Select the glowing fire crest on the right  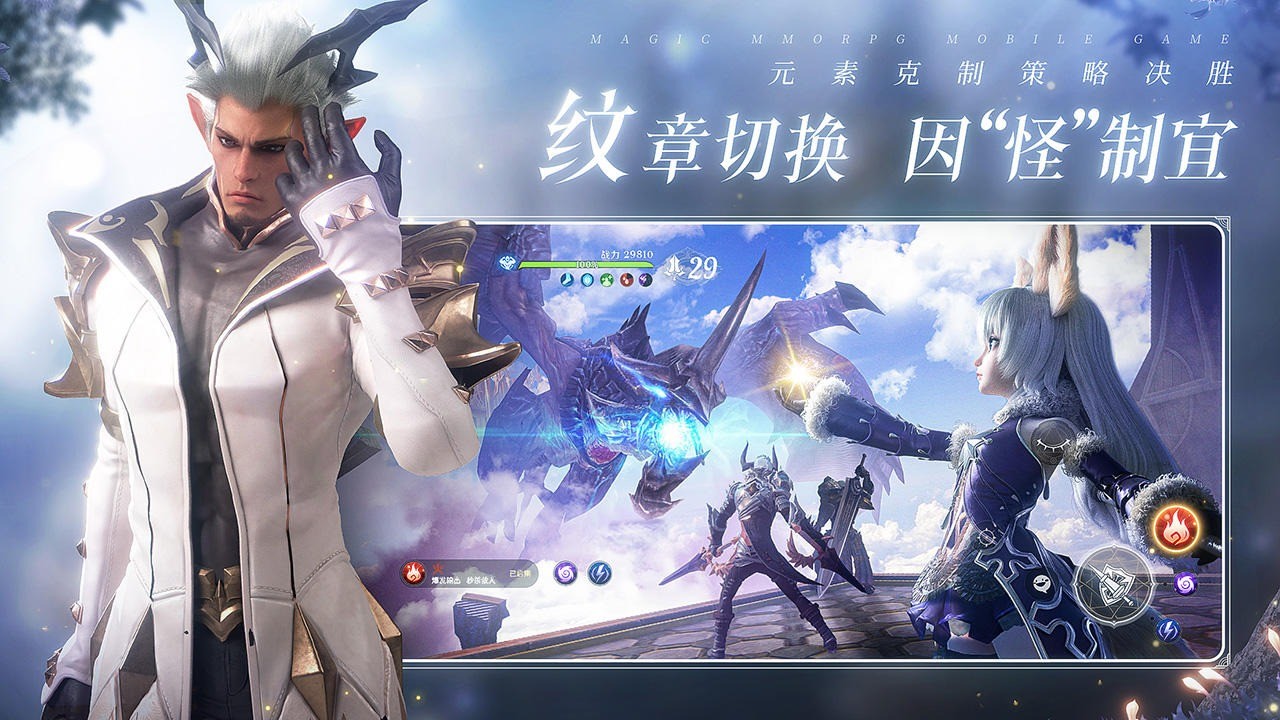click(1176, 529)
